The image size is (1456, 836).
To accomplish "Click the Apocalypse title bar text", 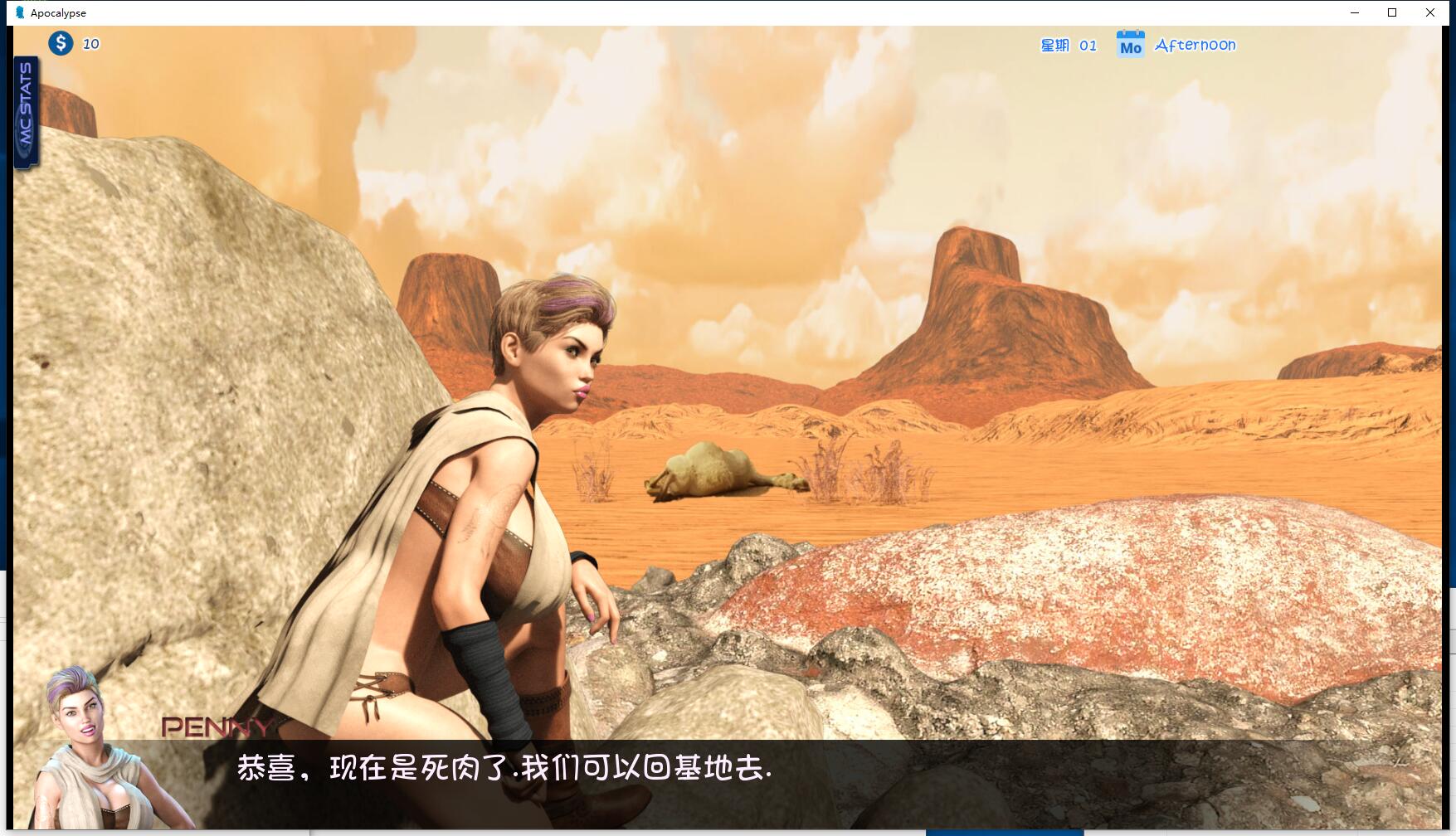I will coord(56,12).
